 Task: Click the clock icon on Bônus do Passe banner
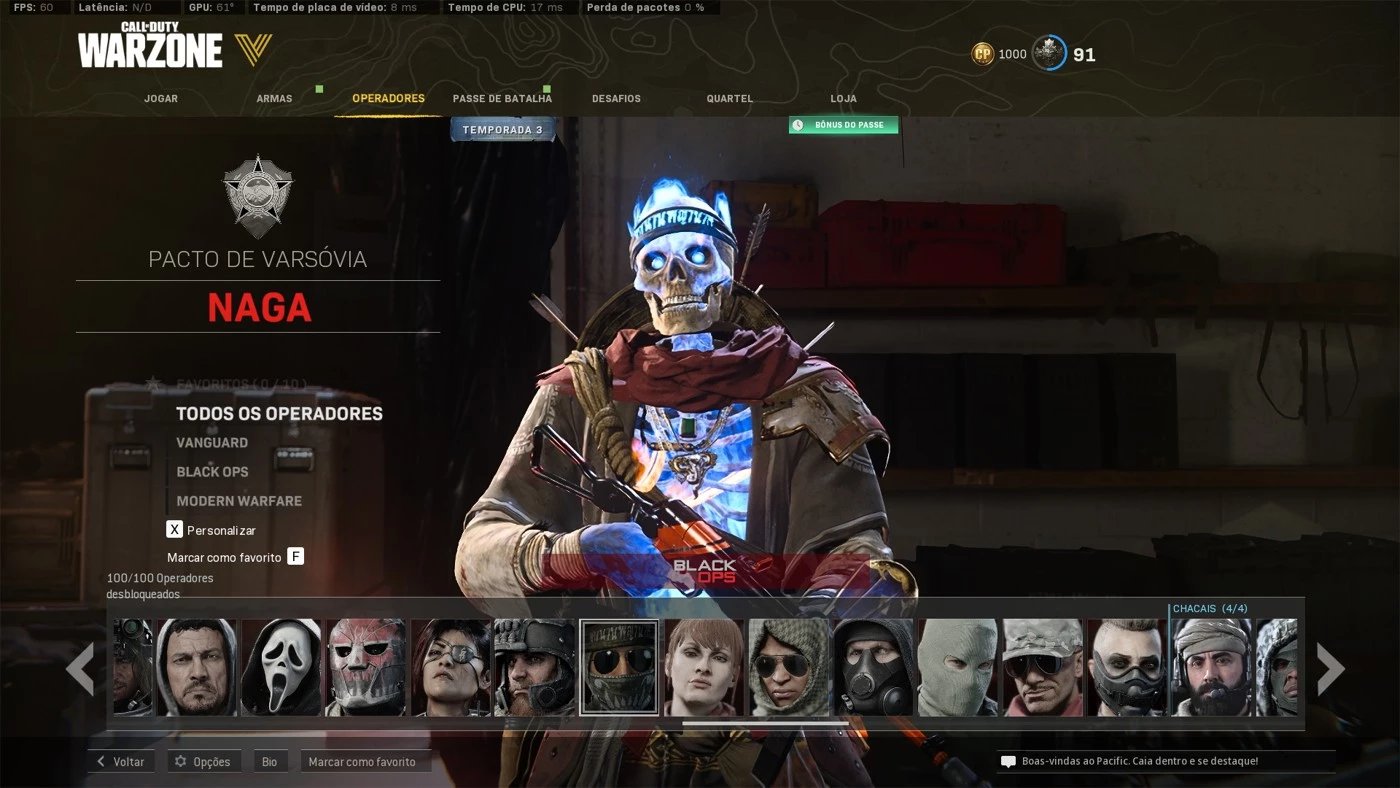coord(797,125)
